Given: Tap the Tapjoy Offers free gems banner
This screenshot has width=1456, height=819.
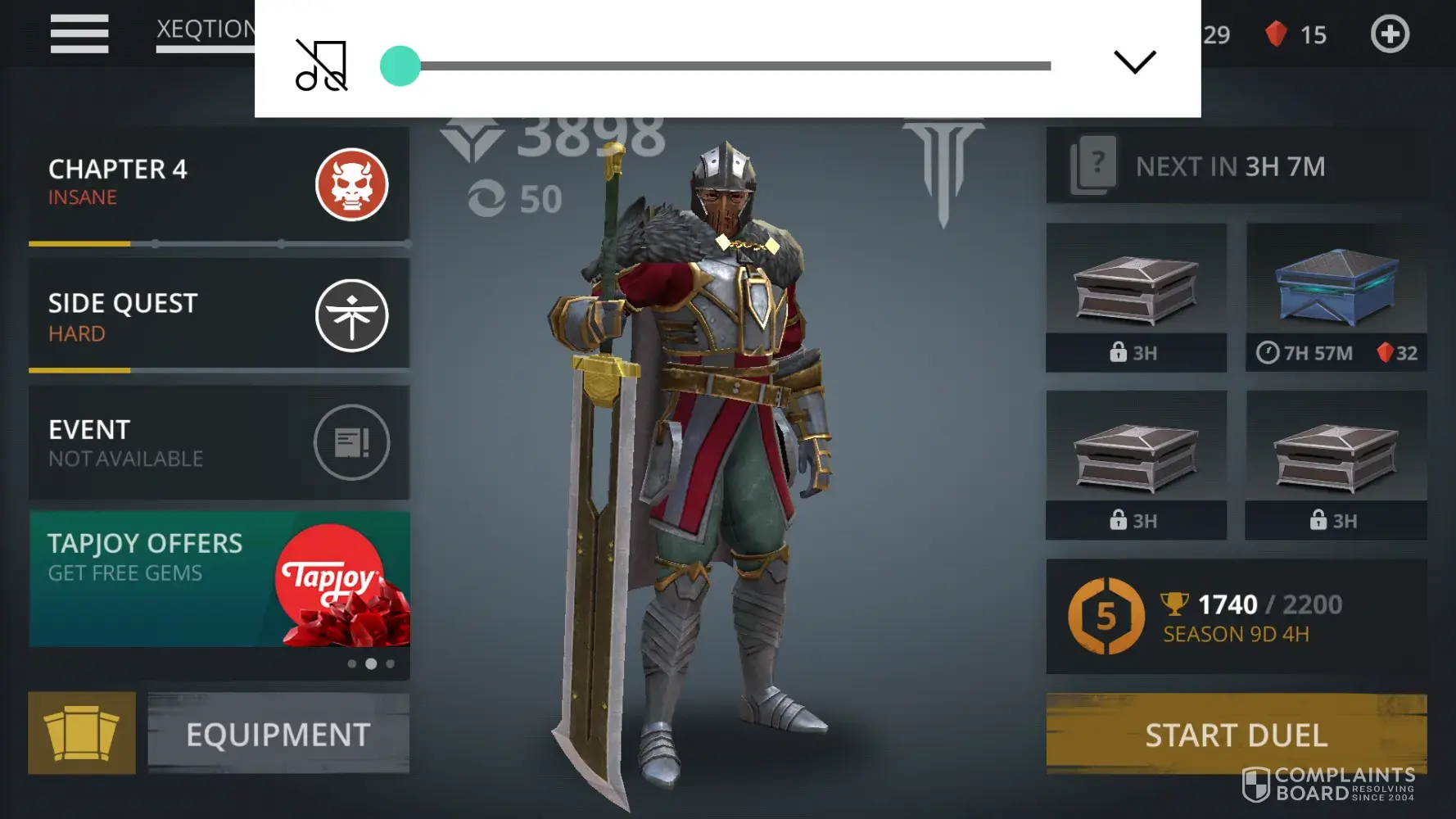Looking at the screenshot, I should point(219,579).
